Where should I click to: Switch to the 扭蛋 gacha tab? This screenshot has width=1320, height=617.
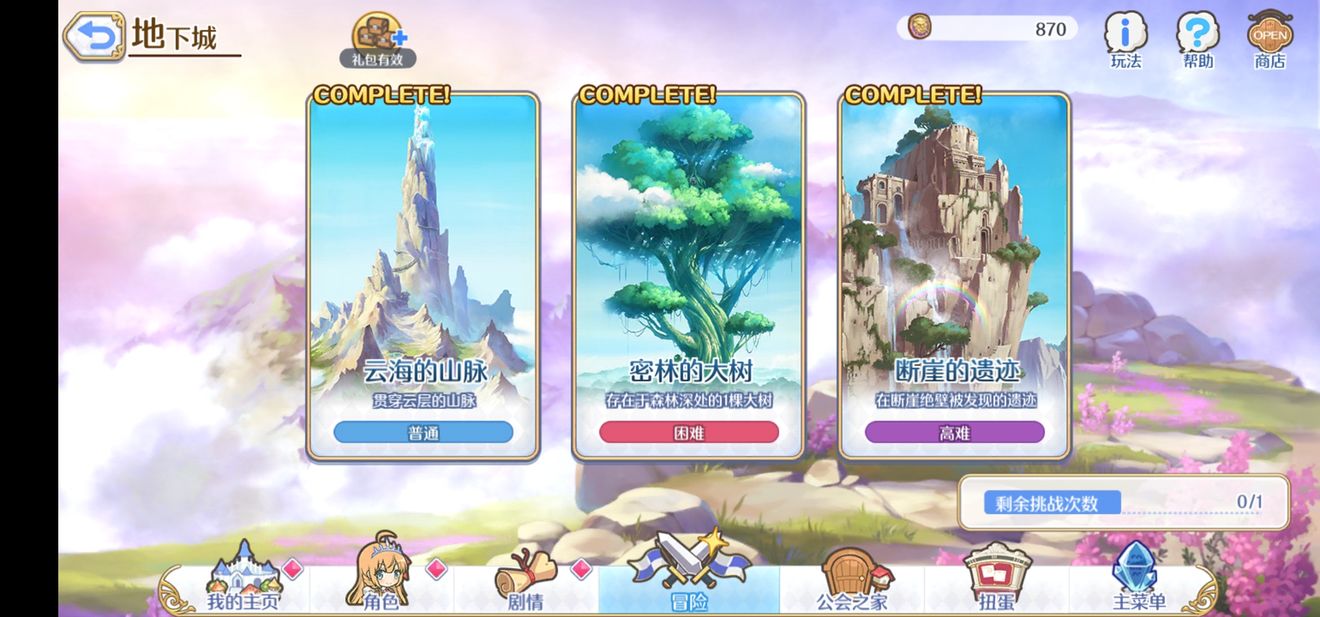[x=996, y=580]
